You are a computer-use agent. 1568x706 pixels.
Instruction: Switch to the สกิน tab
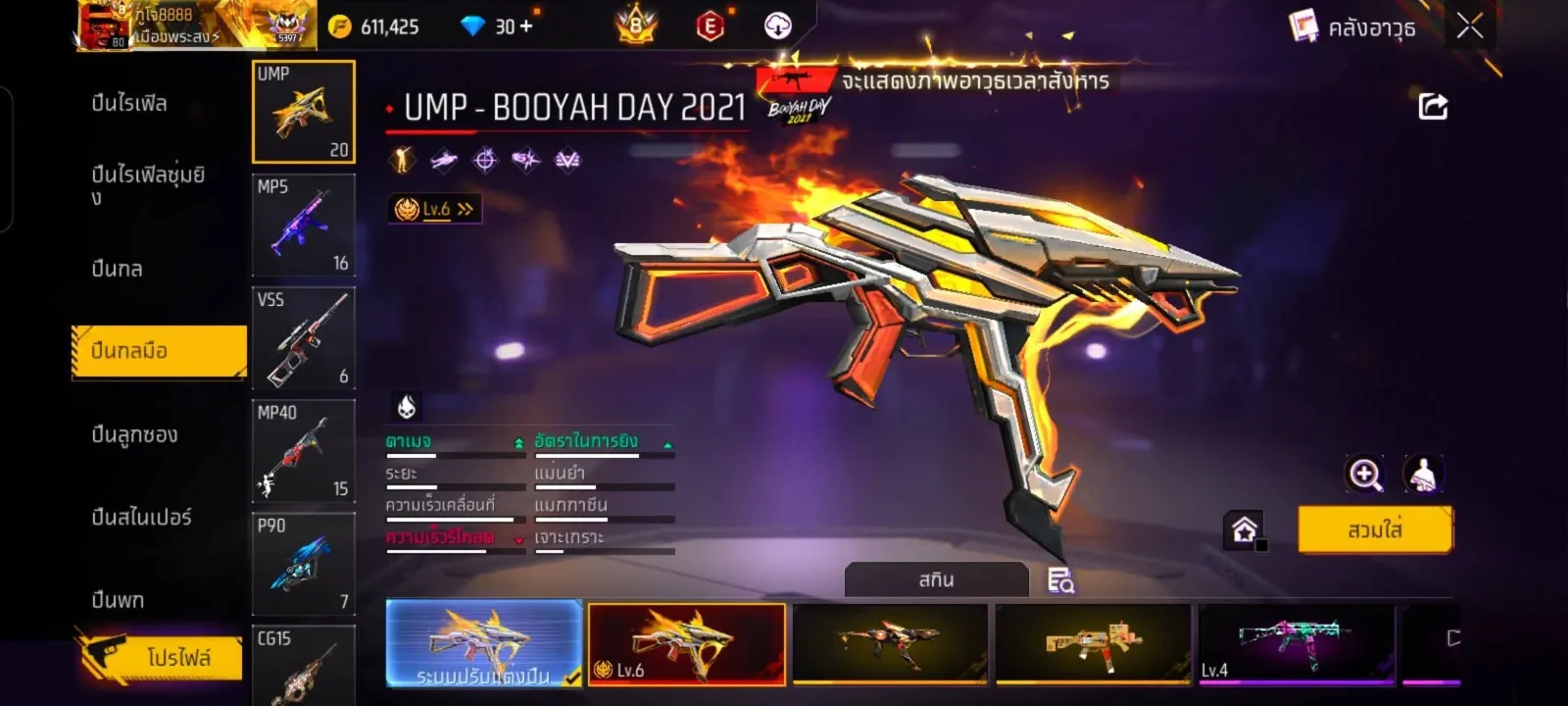tap(936, 580)
